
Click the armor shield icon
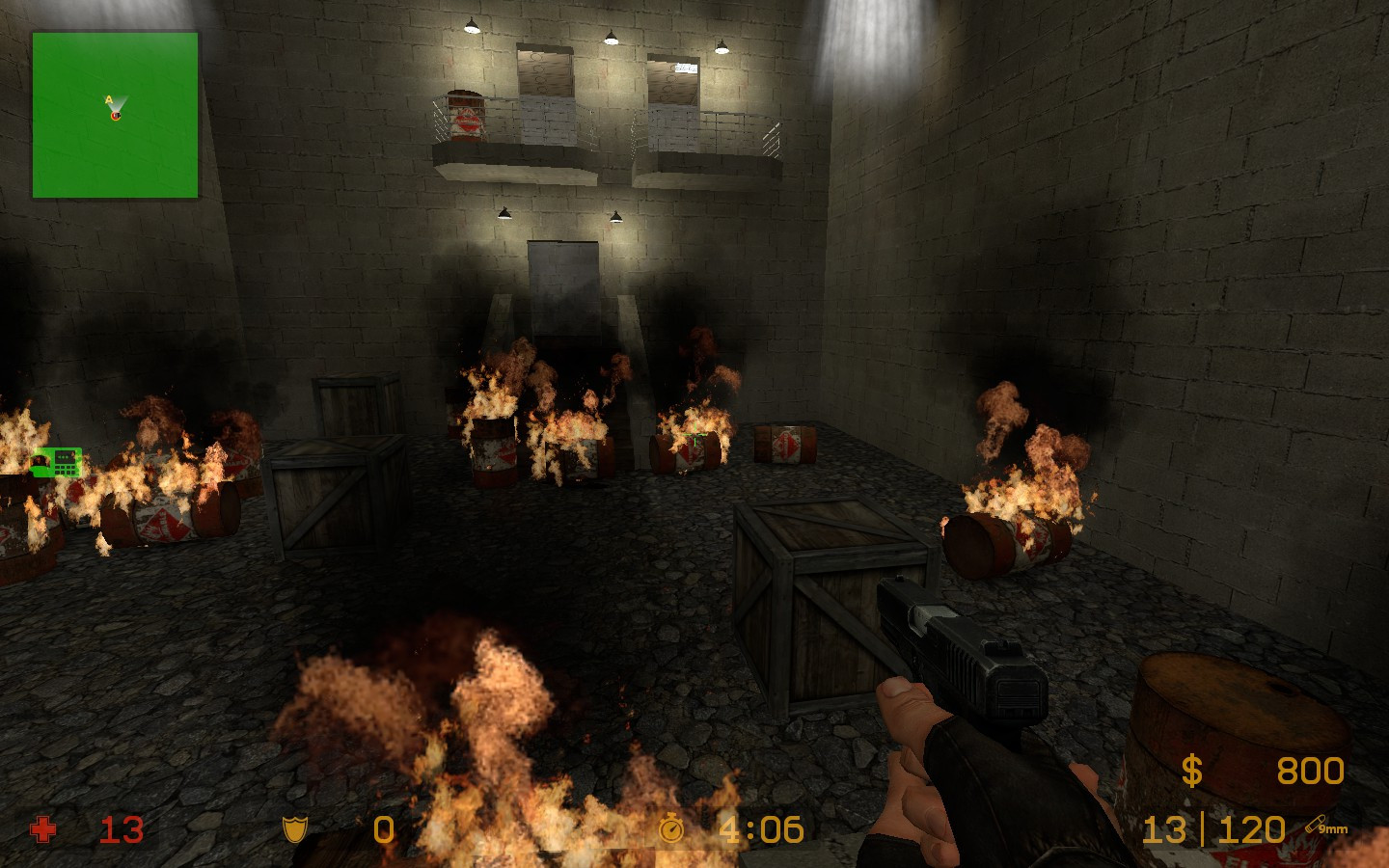tap(294, 829)
